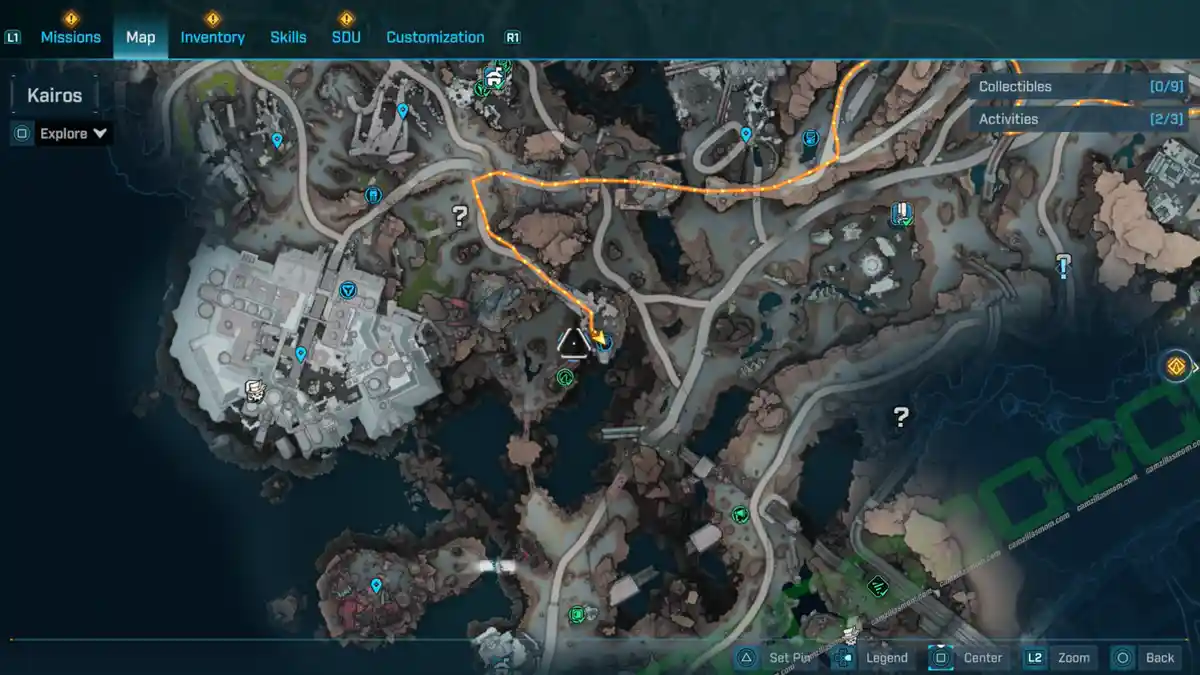Open the SDU tab
This screenshot has height=675, width=1200.
pyautogui.click(x=346, y=37)
